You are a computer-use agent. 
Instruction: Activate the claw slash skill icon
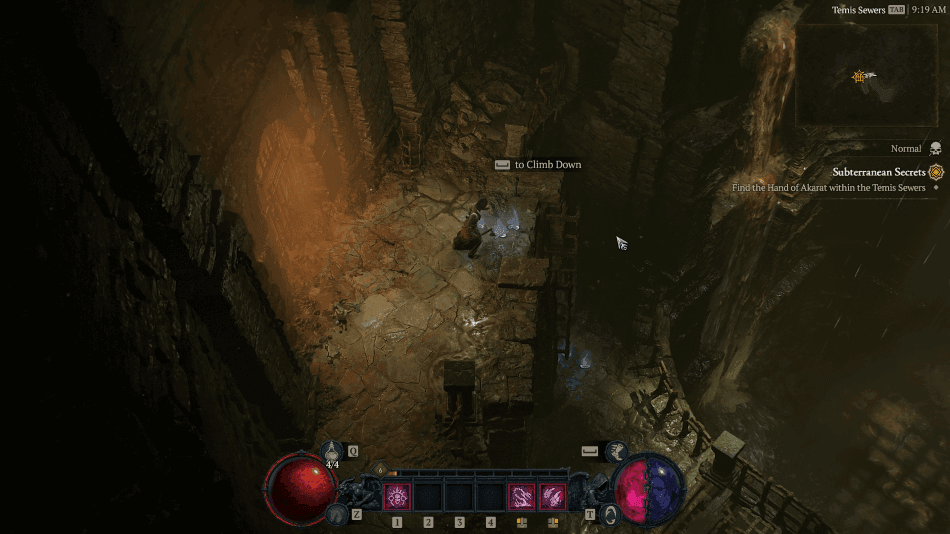point(552,496)
